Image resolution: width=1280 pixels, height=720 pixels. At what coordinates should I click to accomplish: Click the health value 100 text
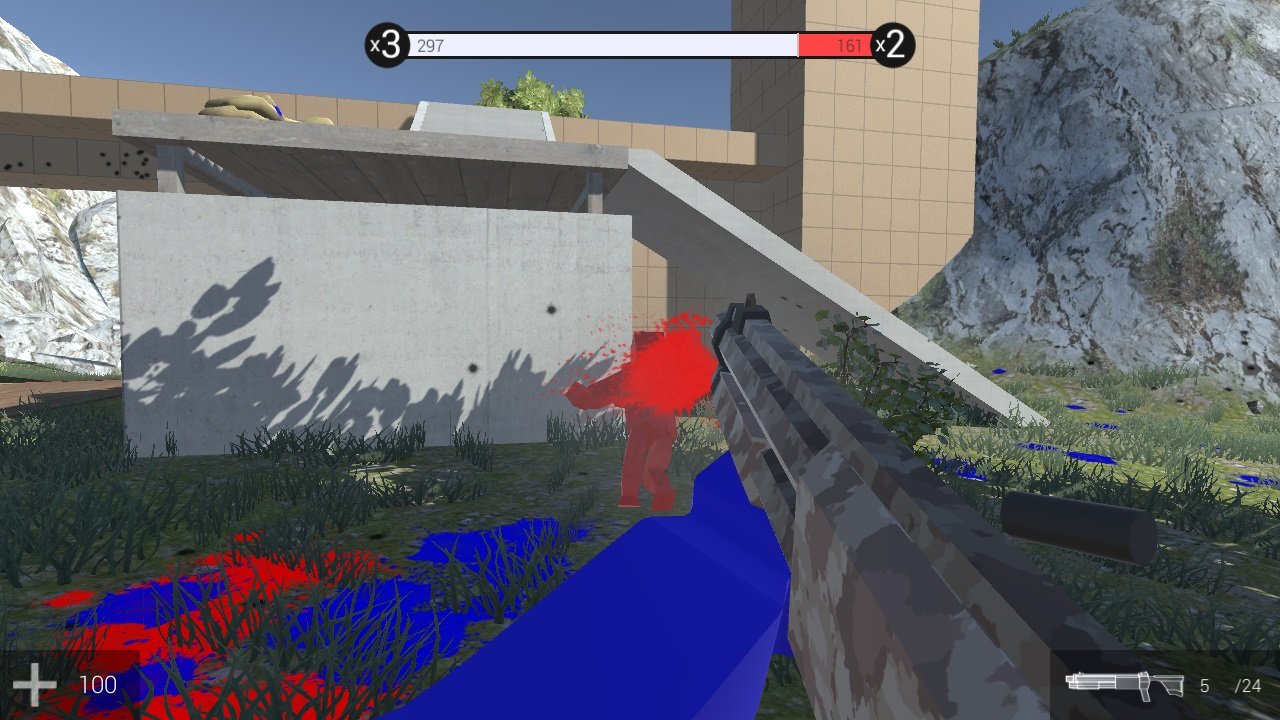[97, 684]
